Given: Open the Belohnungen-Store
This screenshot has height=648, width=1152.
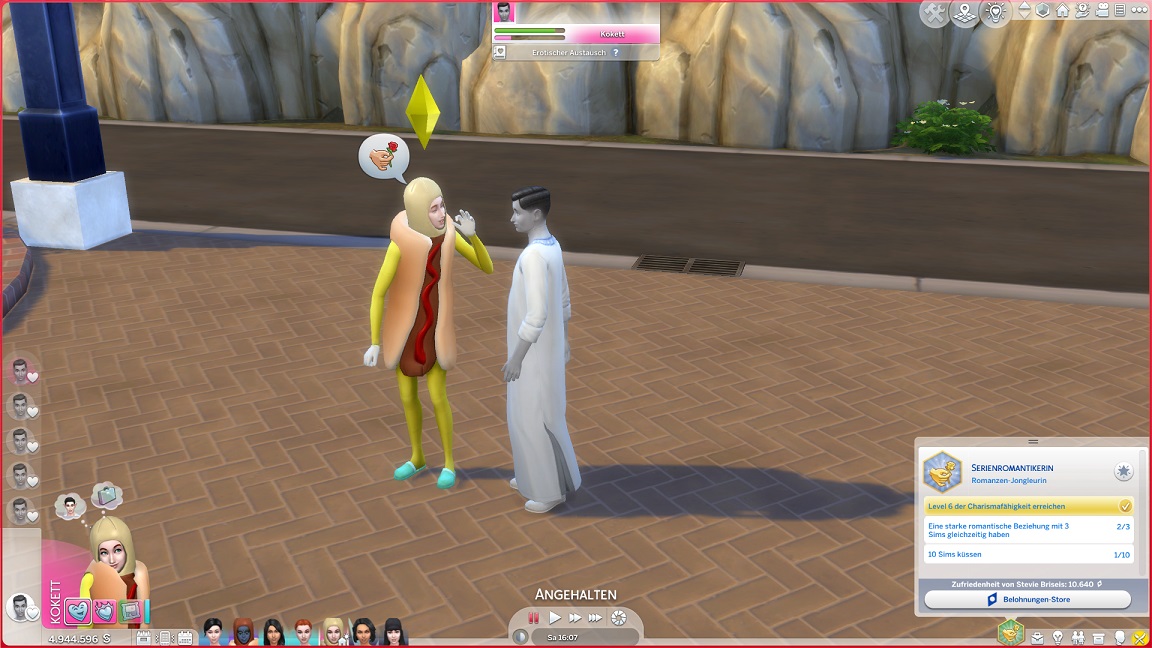Looking at the screenshot, I should pyautogui.click(x=1027, y=600).
